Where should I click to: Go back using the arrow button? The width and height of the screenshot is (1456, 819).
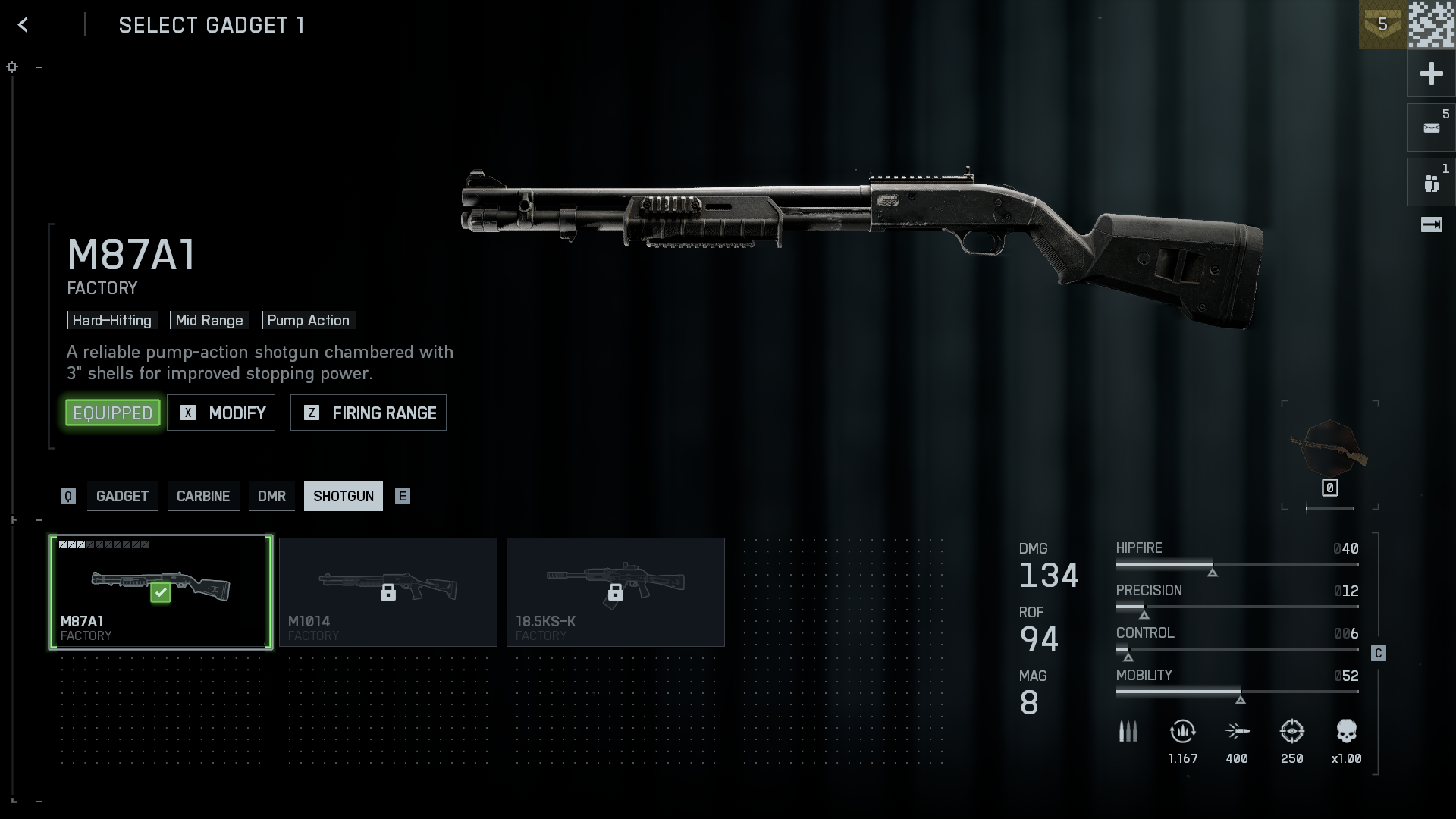[x=24, y=25]
